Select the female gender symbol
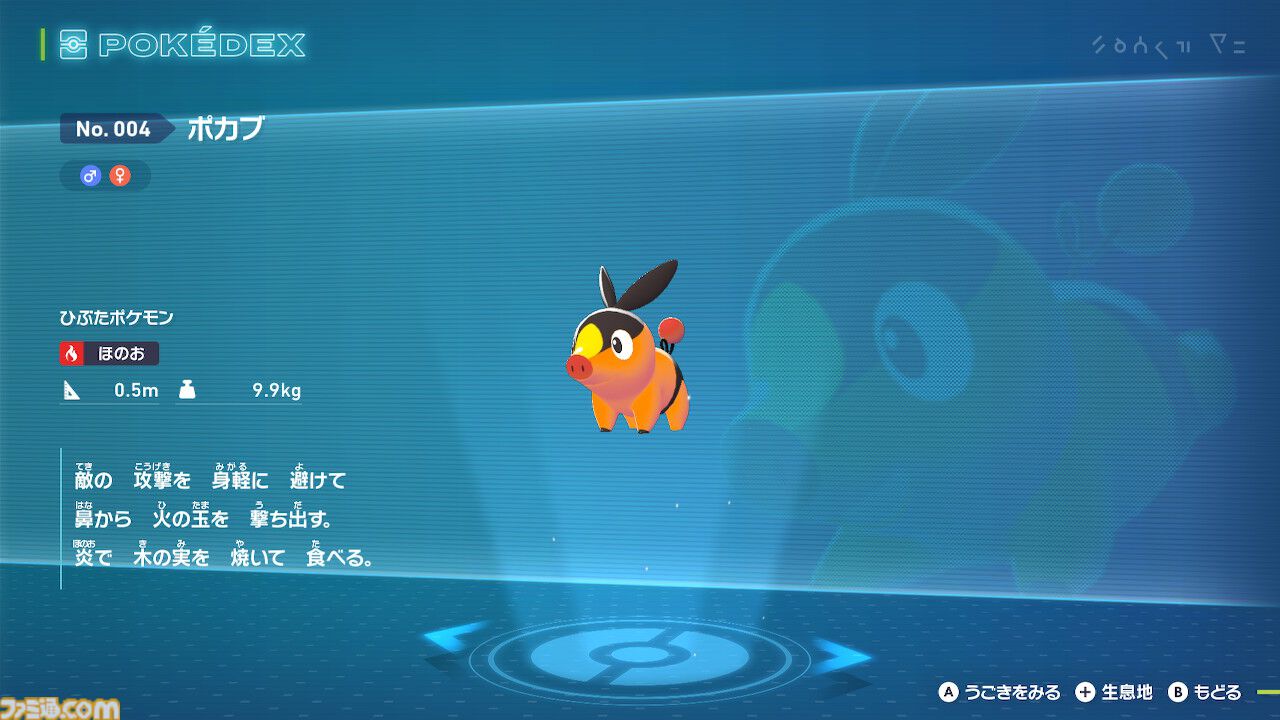 [x=123, y=176]
